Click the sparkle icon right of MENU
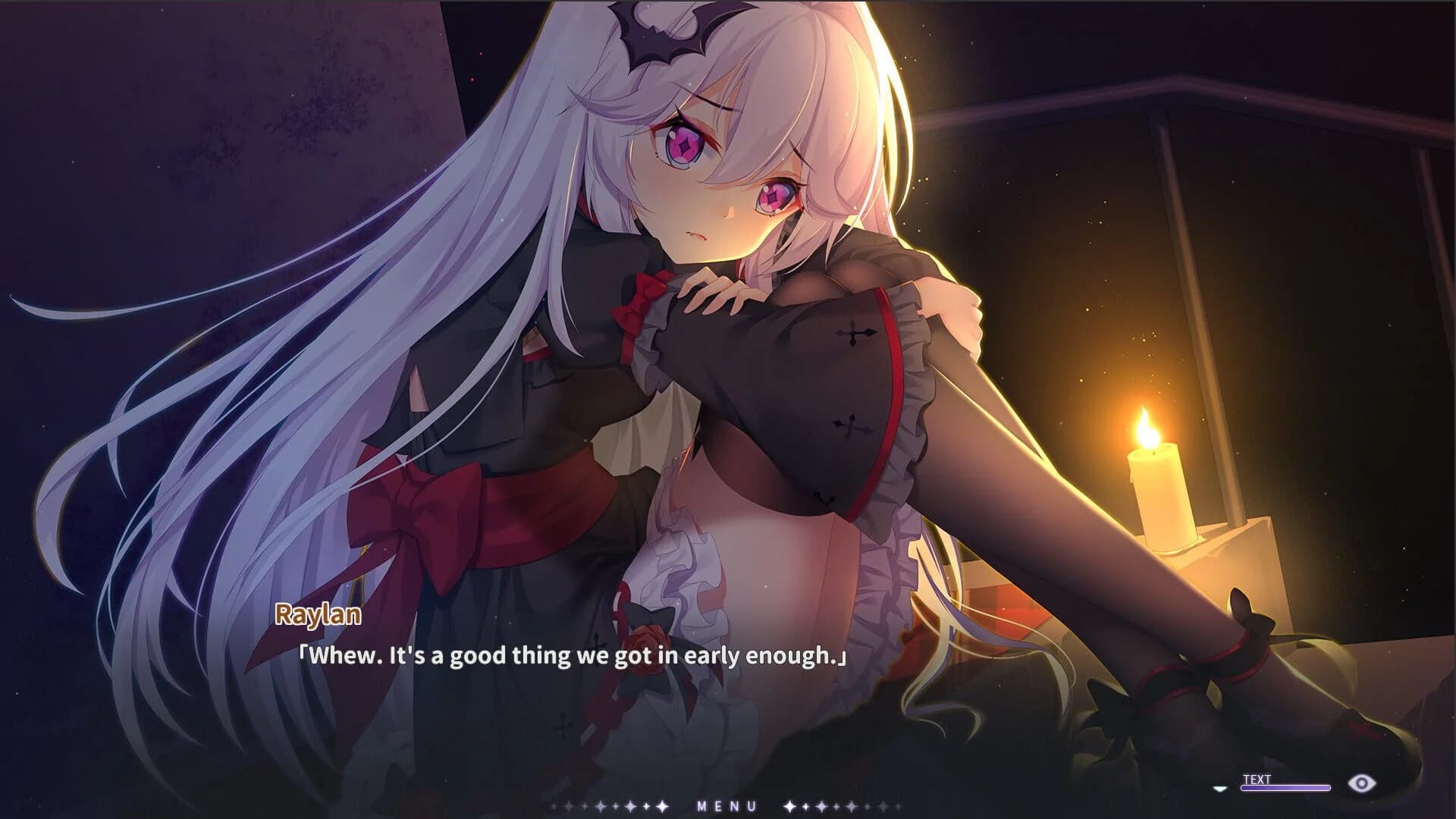This screenshot has width=1456, height=819. 789,806
